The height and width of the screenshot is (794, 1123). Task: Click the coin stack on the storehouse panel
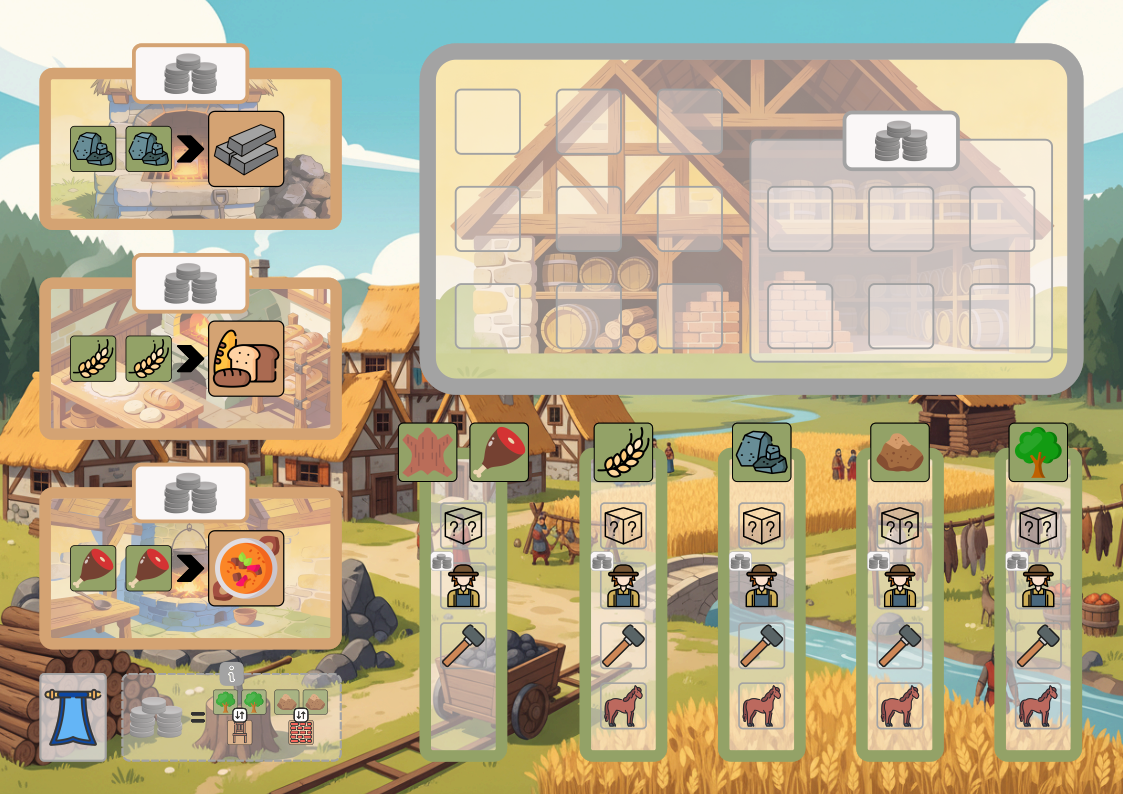tap(900, 141)
